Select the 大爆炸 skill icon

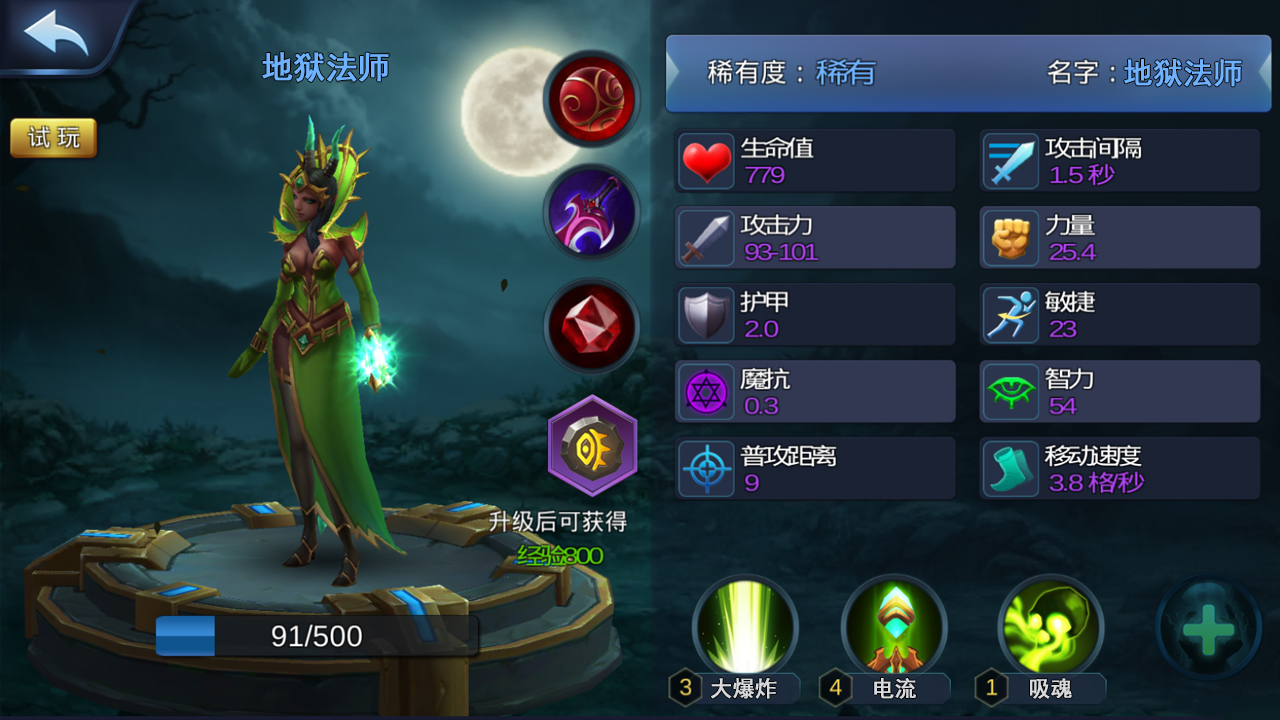[746, 627]
